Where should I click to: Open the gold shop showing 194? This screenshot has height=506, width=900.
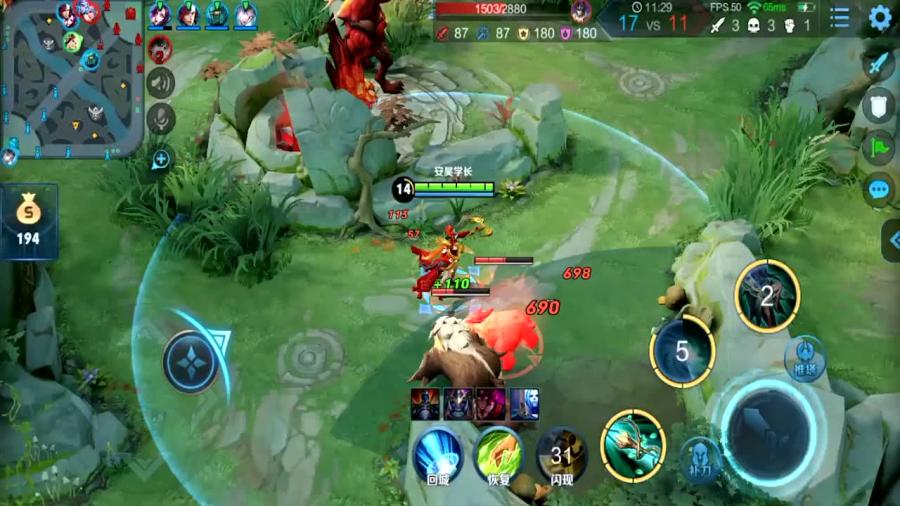pos(28,220)
